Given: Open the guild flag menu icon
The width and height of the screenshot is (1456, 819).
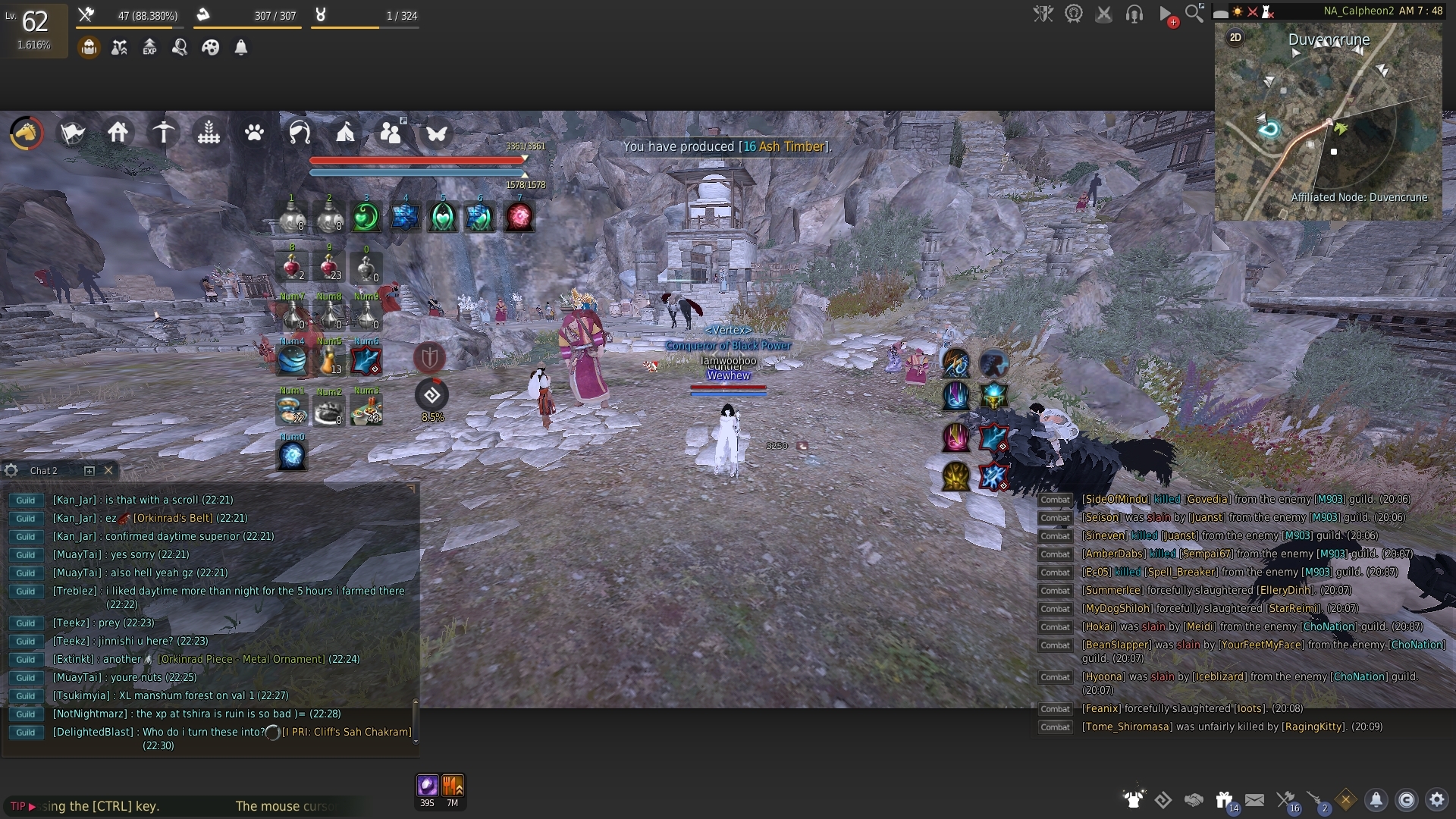Looking at the screenshot, I should tap(71, 133).
